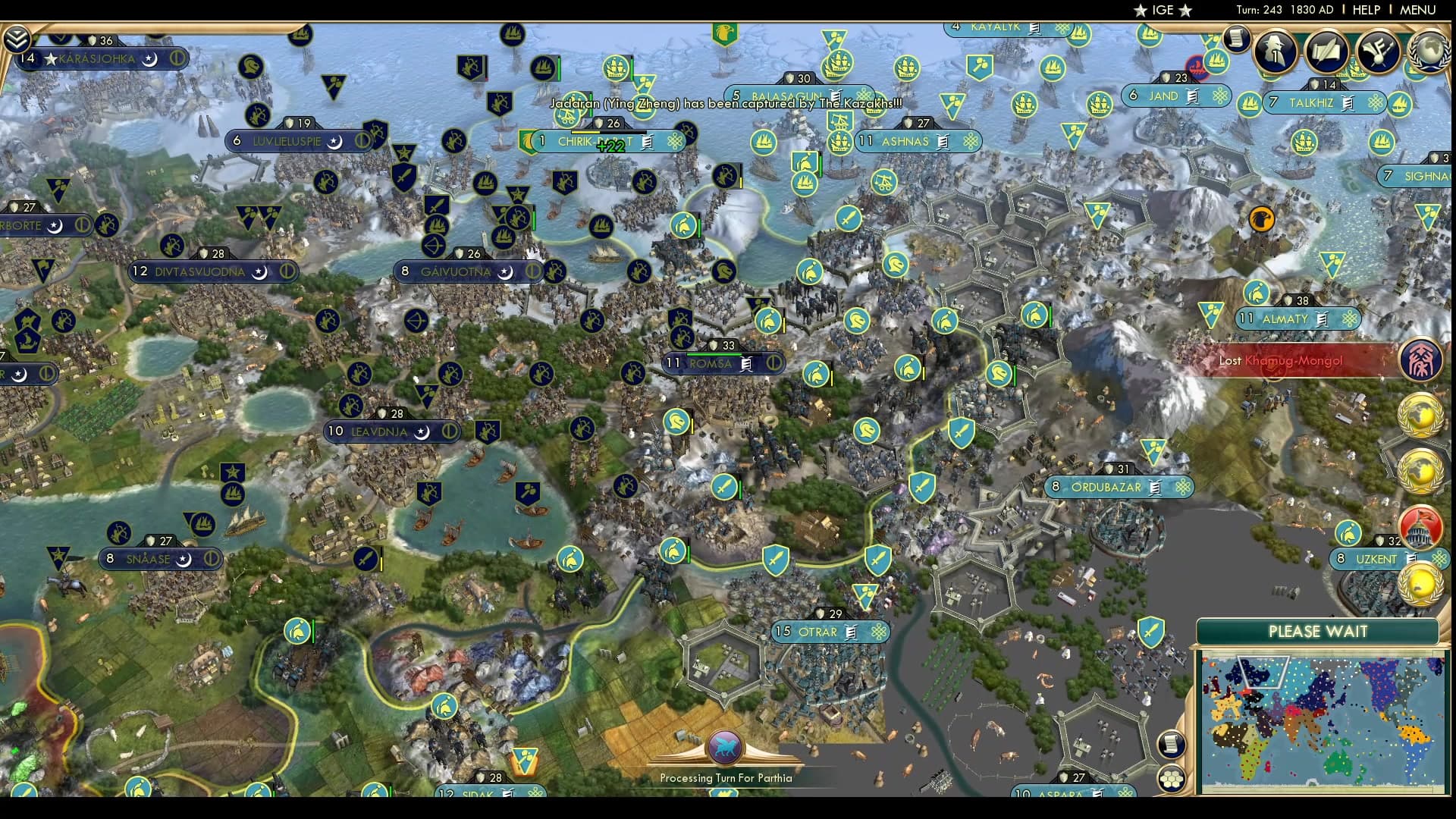Screen dimensions: 1456x819
Task: Open the Espionage overview spy icon
Action: point(1274,52)
